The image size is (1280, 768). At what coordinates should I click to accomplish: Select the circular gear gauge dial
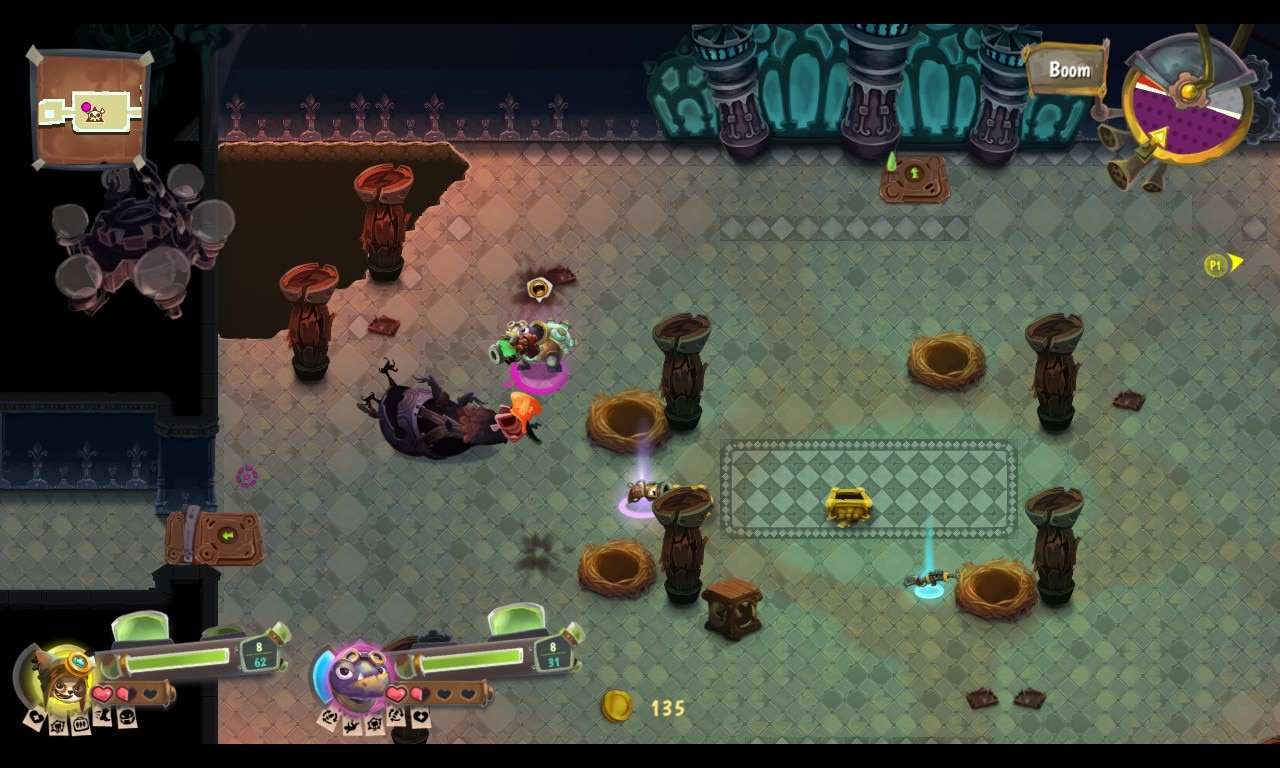(1187, 98)
